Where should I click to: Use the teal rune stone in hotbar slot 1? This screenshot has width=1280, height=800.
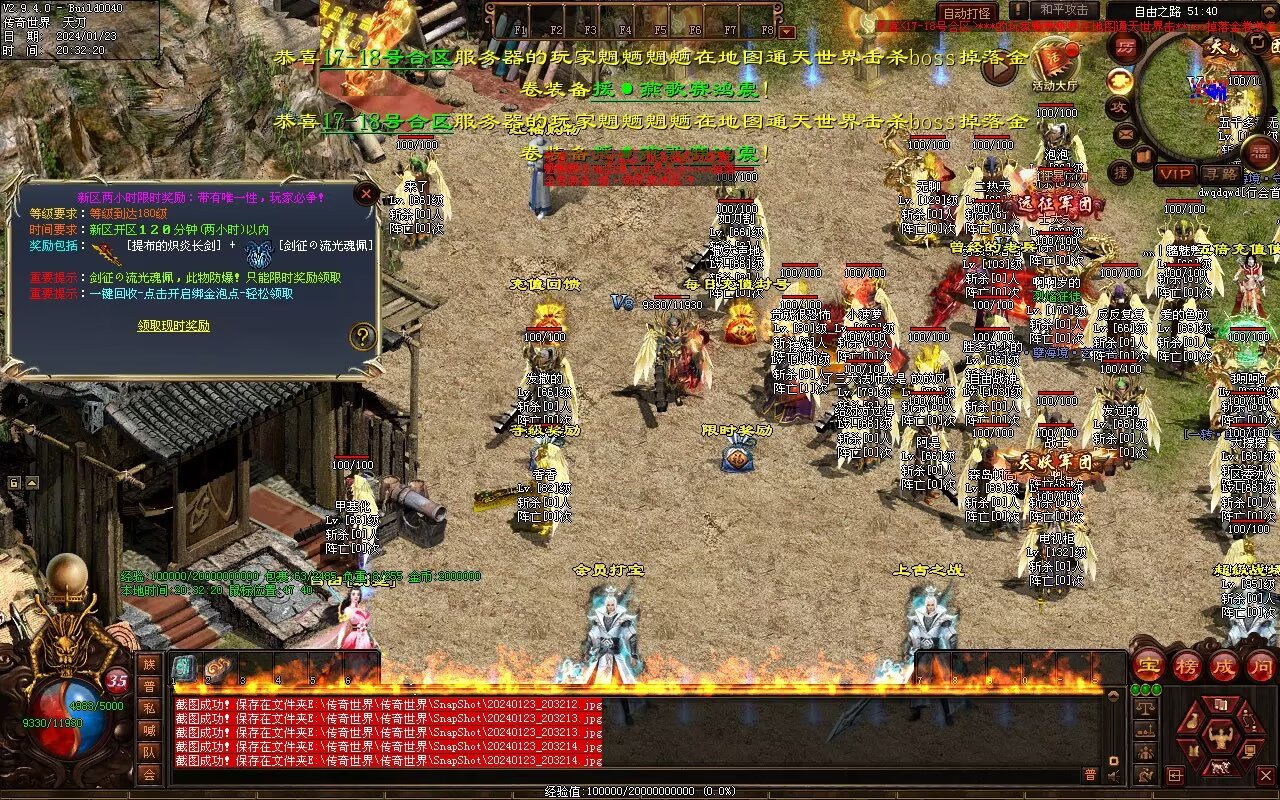pos(185,669)
